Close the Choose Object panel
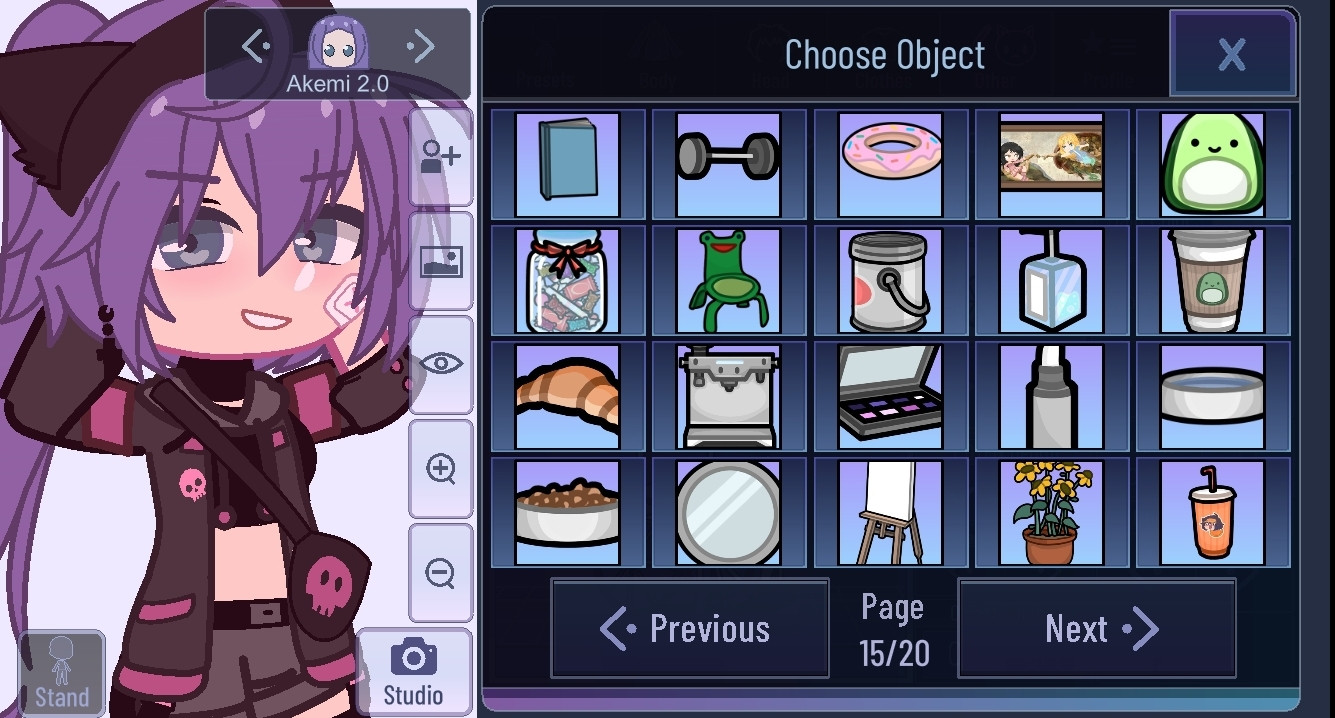Image resolution: width=1335 pixels, height=718 pixels. (x=1232, y=54)
